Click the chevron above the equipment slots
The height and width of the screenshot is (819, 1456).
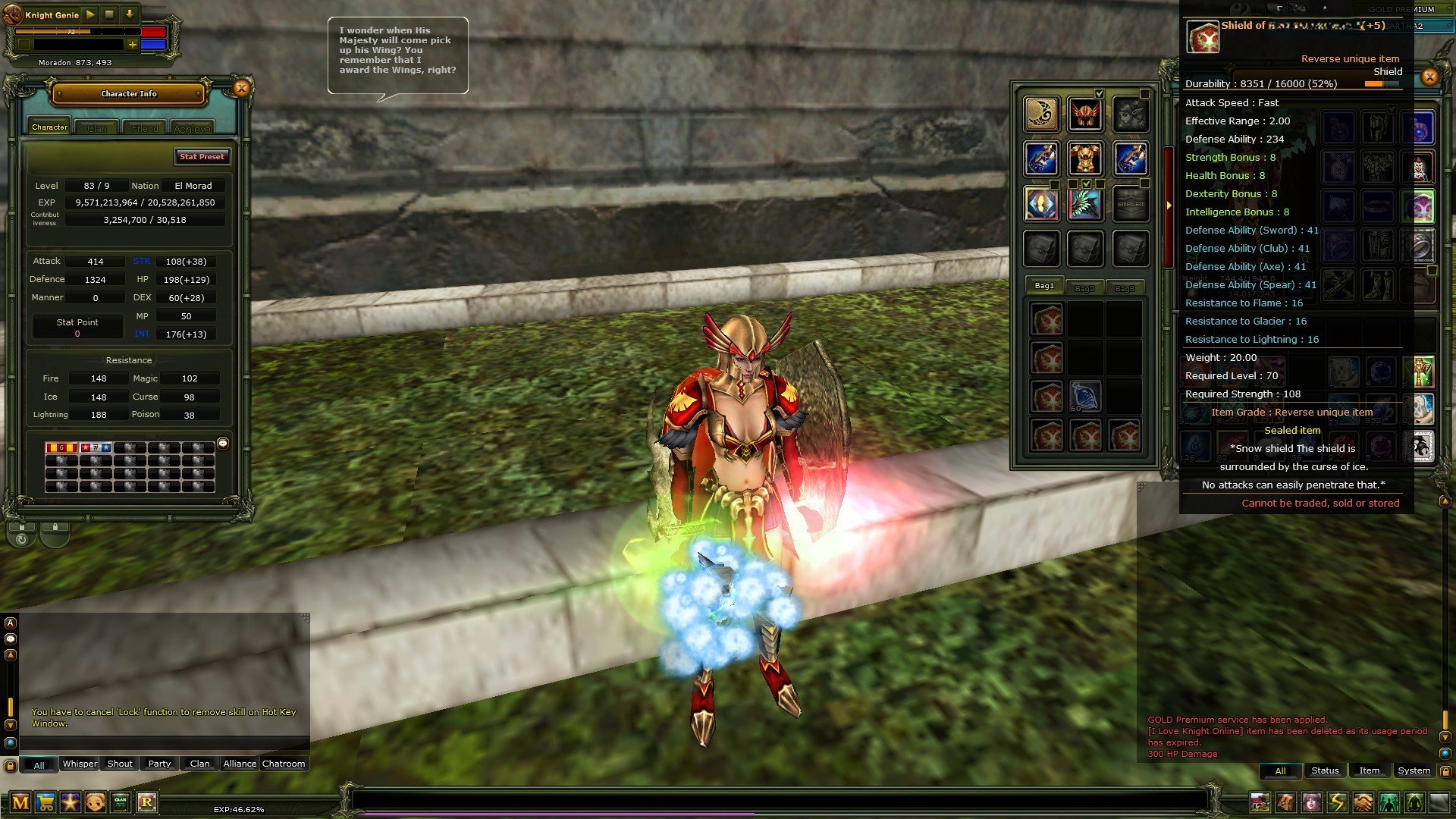click(1100, 94)
